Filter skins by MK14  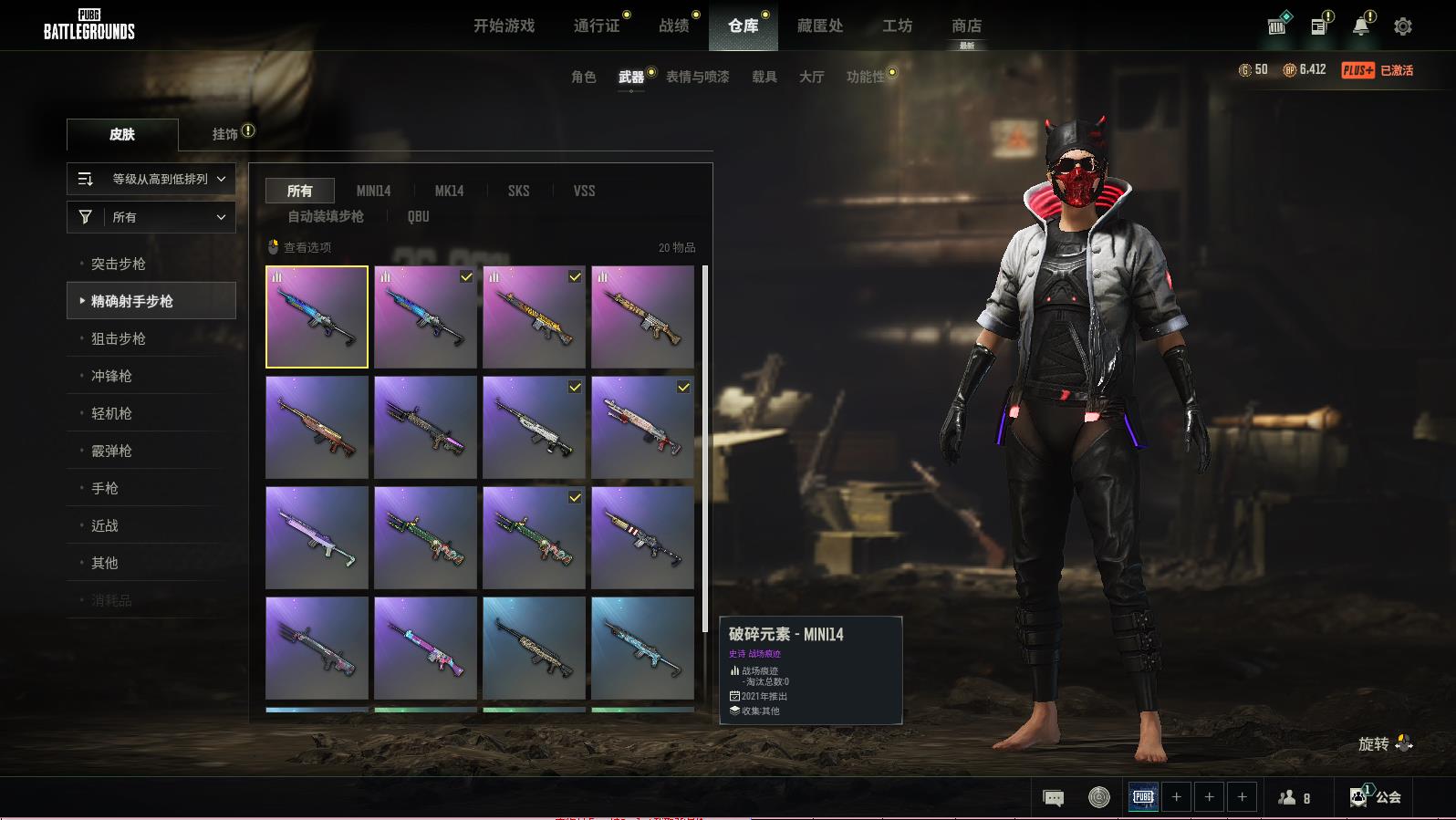(449, 191)
